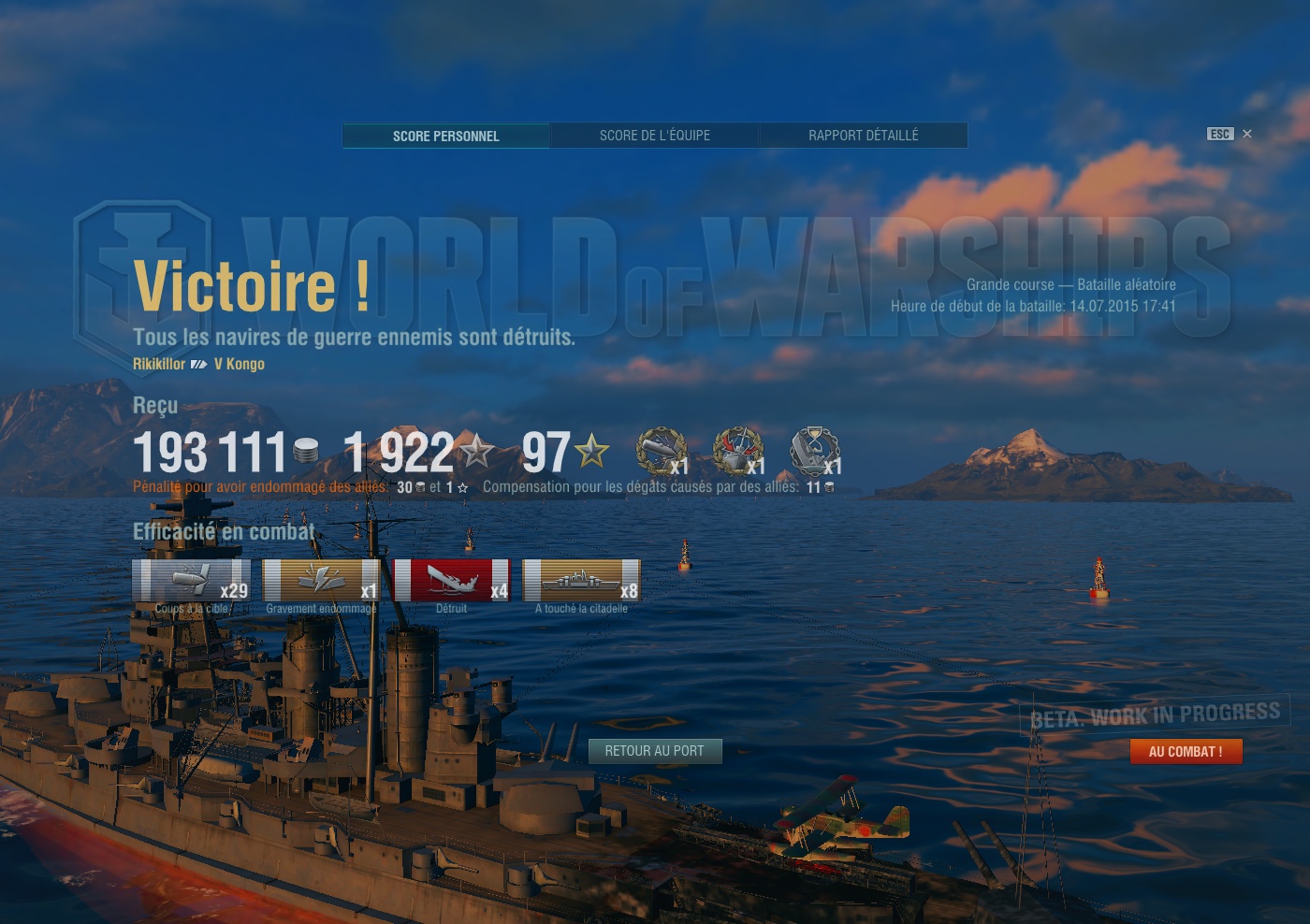The image size is (1310, 924).
Task: Click the A touché la citadelle ribbon
Action: 581,581
